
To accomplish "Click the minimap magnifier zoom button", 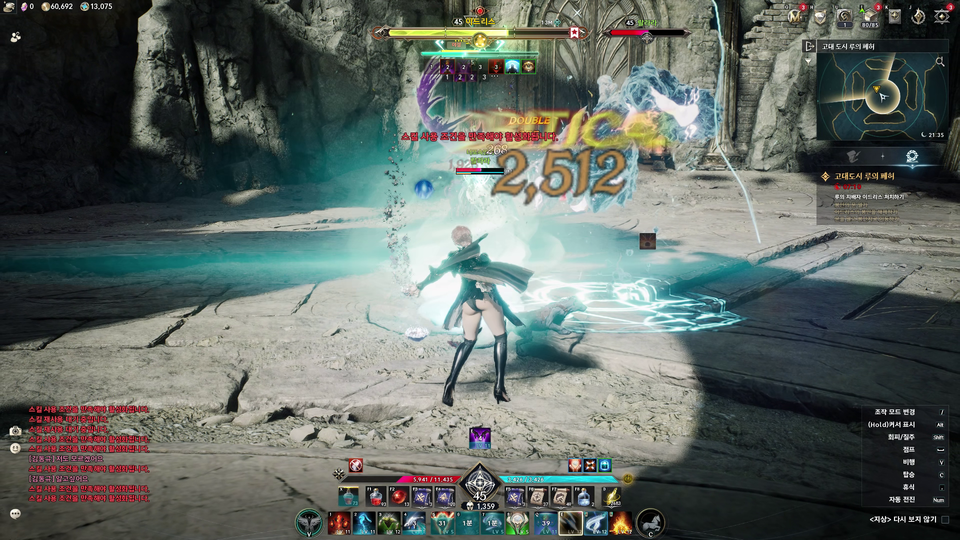I will [x=940, y=62].
